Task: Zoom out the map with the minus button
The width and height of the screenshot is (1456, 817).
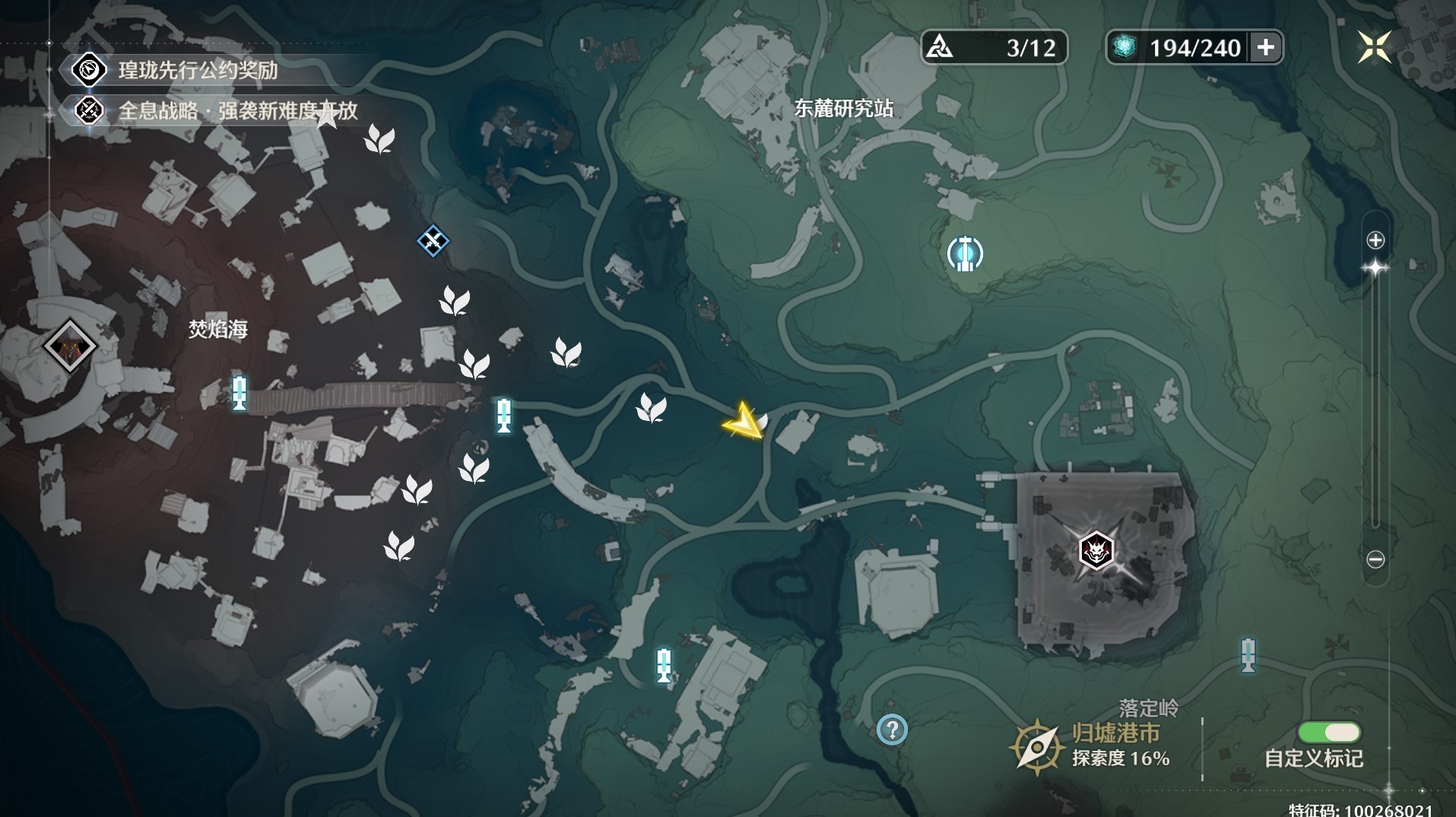Action: coord(1375,559)
